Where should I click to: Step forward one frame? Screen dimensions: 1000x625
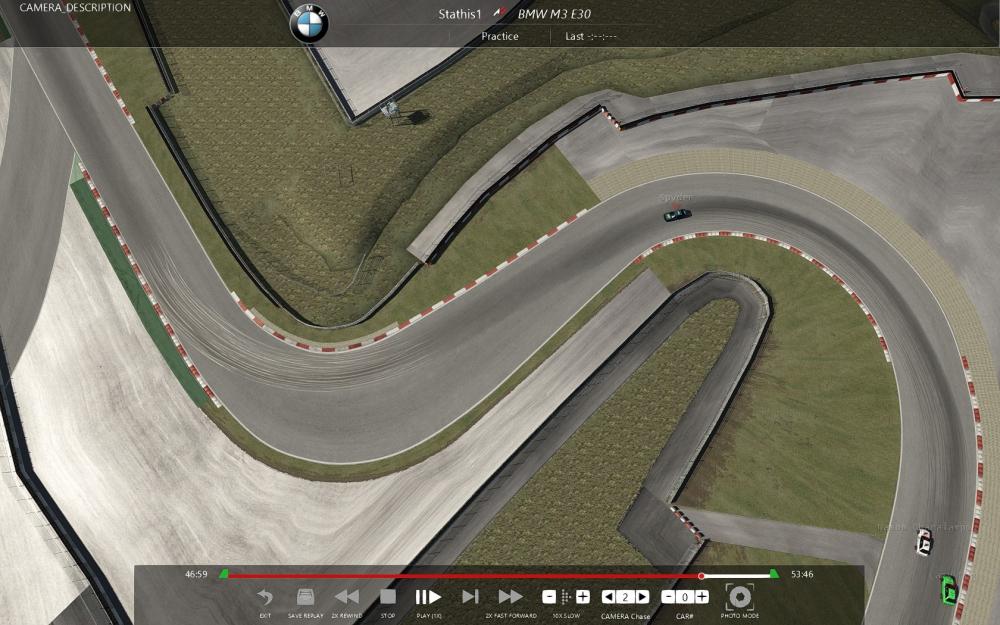point(469,598)
